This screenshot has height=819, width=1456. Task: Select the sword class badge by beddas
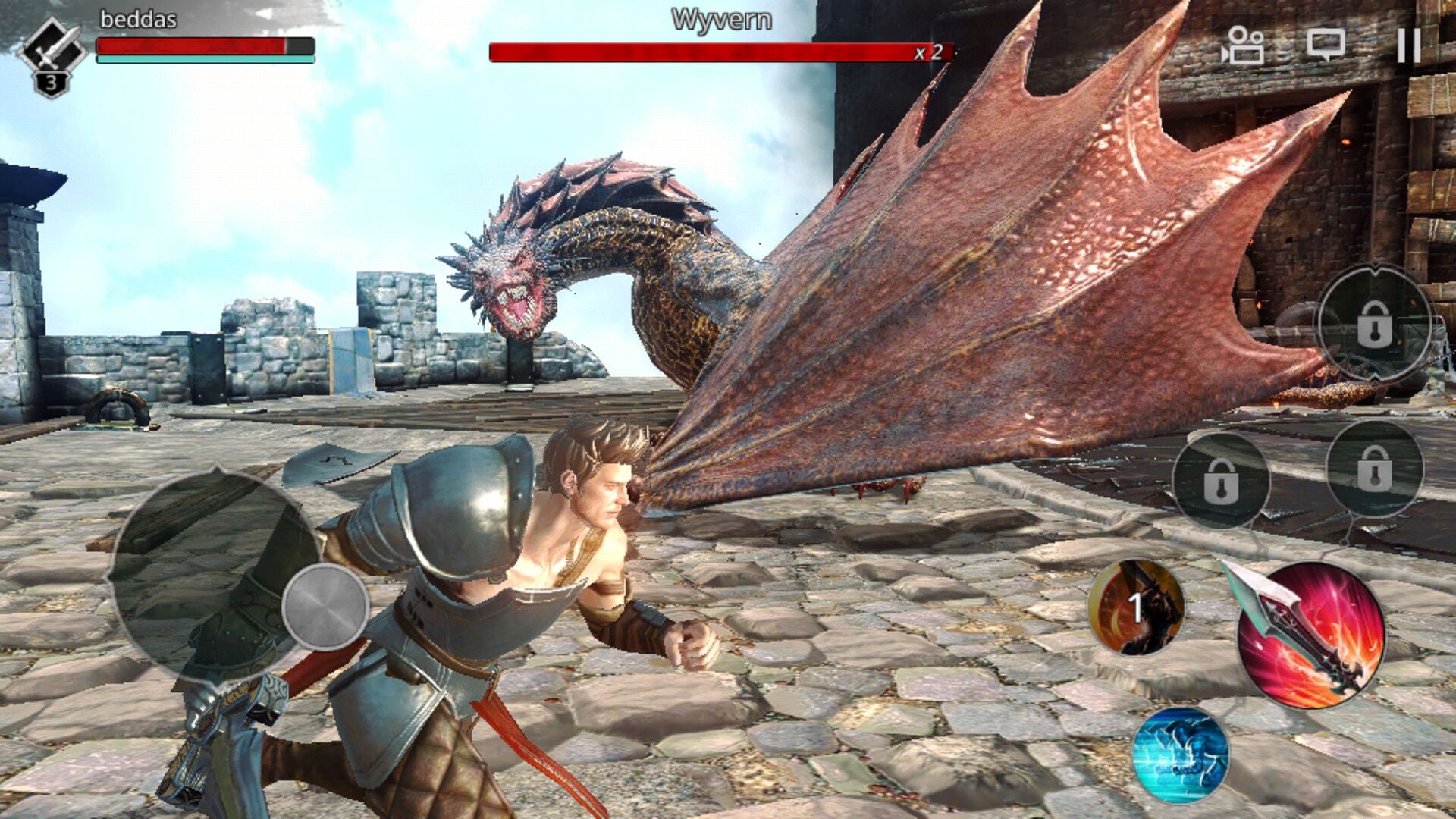(52, 53)
